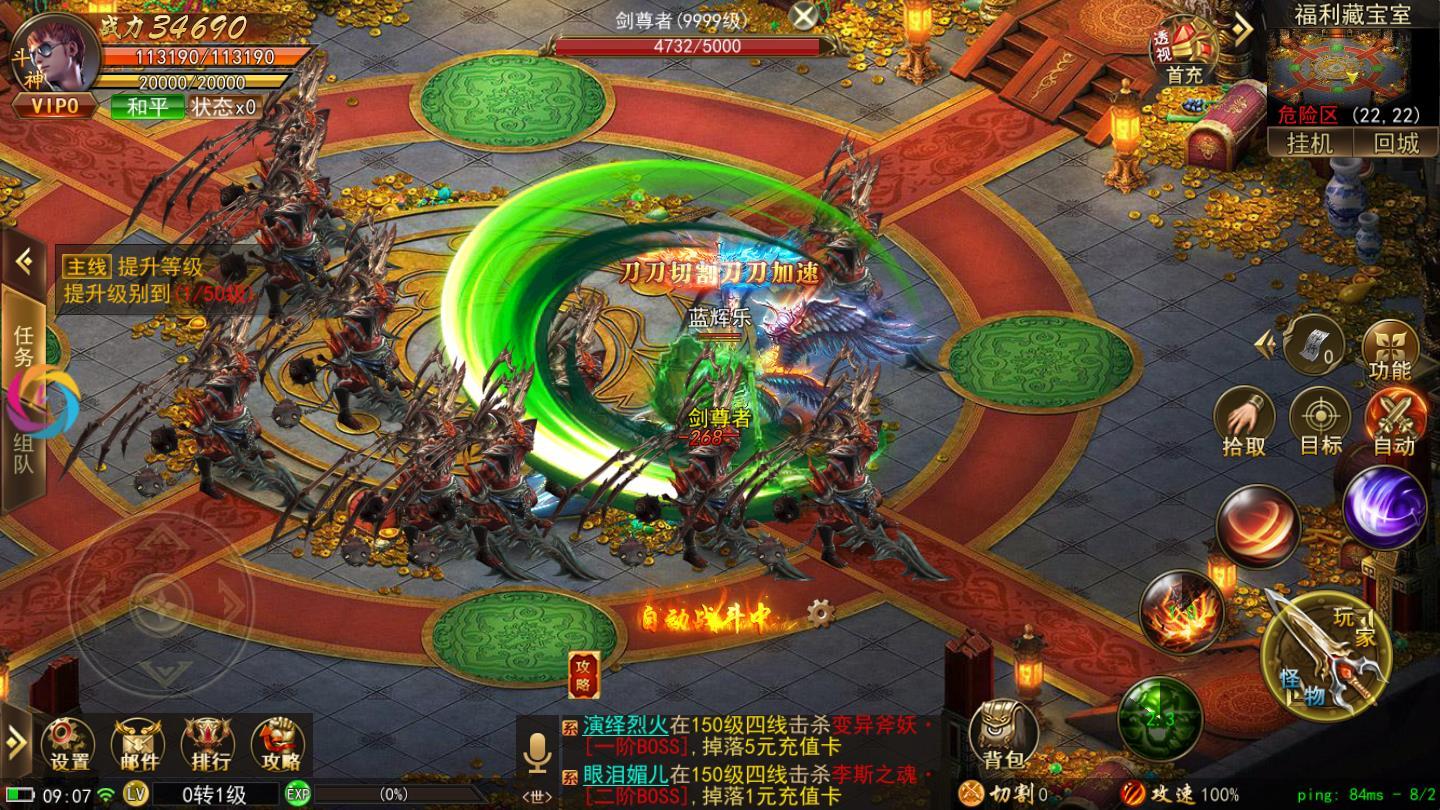This screenshot has width=1440, height=810.
Task: Open the 功能 functions menu
Action: pos(1390,350)
